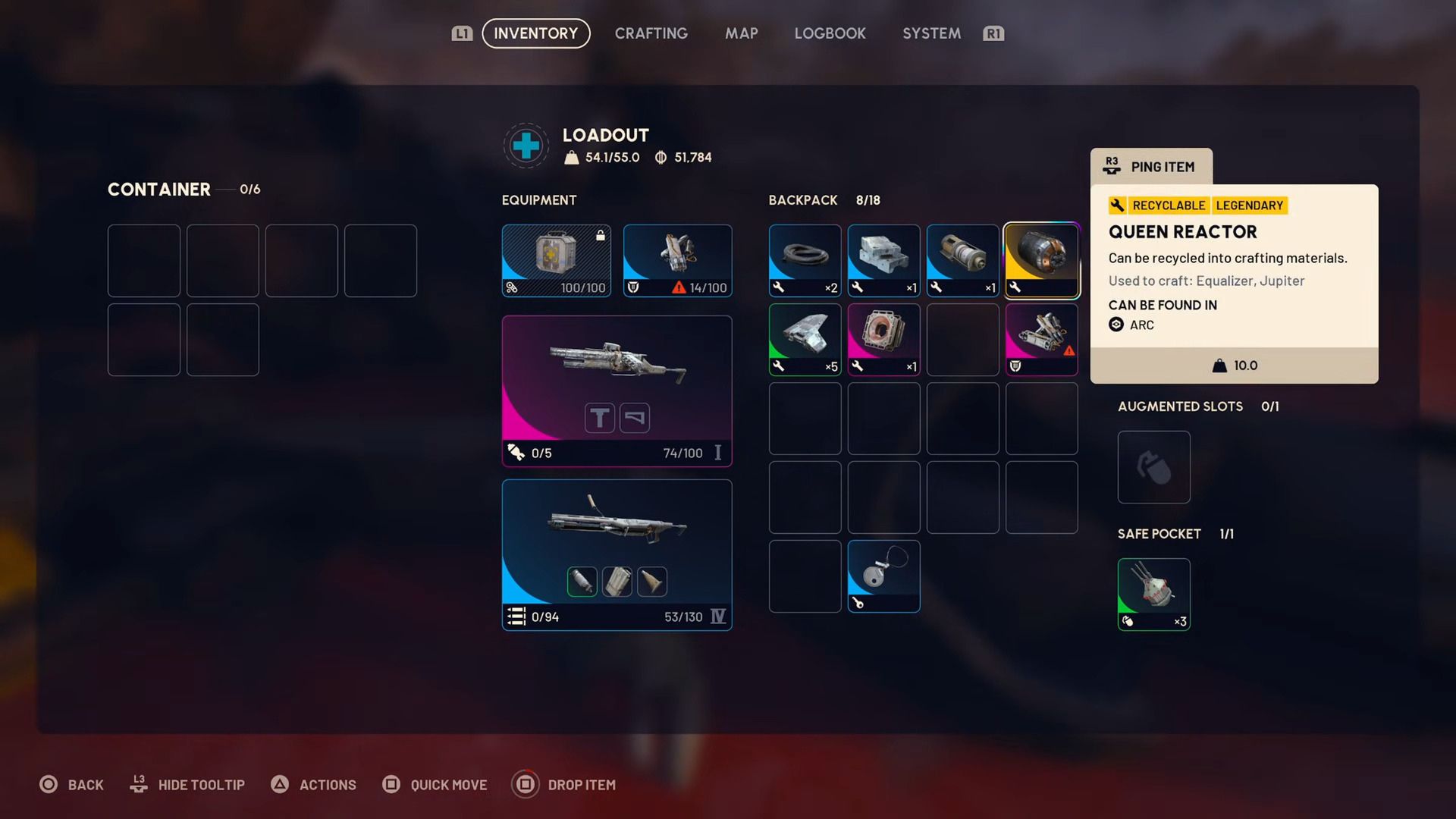Click Quick Move in the bottom bar
This screenshot has height=819, width=1456.
(x=435, y=785)
